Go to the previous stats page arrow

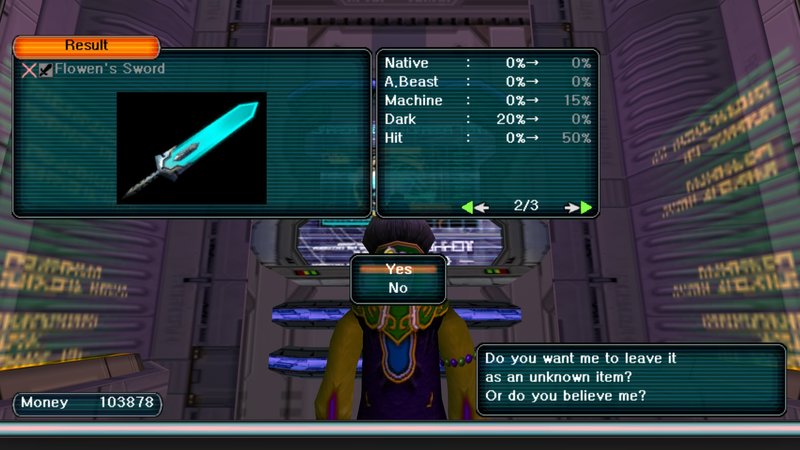pyautogui.click(x=475, y=207)
